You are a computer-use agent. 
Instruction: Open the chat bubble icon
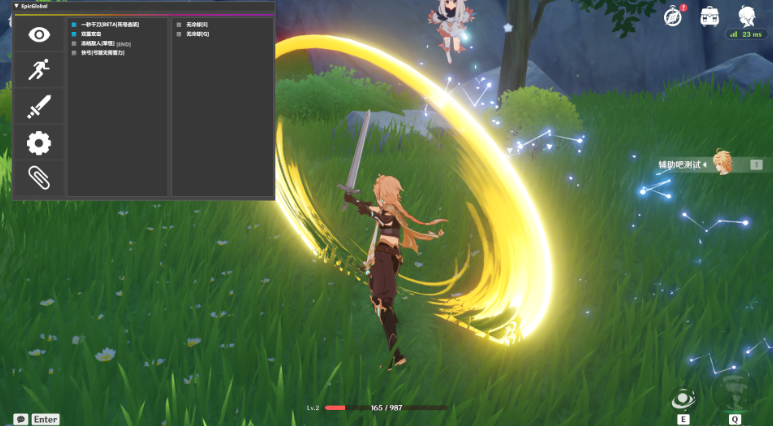point(20,419)
